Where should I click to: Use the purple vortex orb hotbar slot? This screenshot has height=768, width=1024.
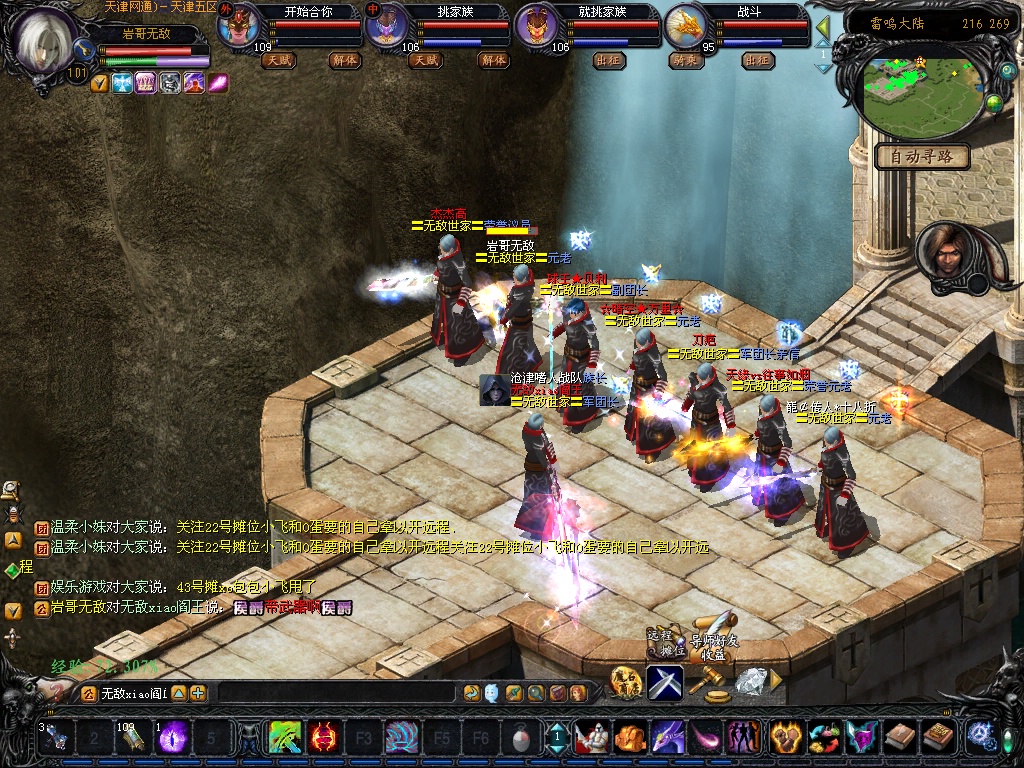click(x=173, y=738)
